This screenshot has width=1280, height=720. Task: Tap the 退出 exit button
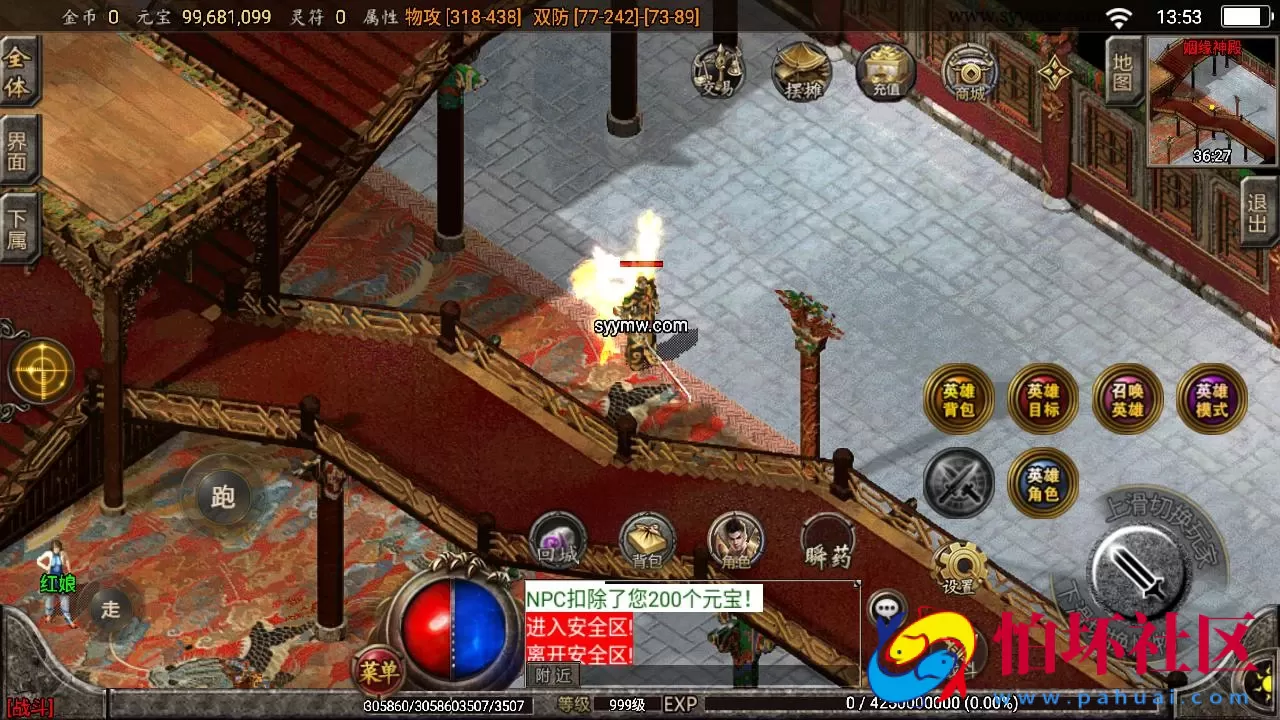click(x=1258, y=212)
